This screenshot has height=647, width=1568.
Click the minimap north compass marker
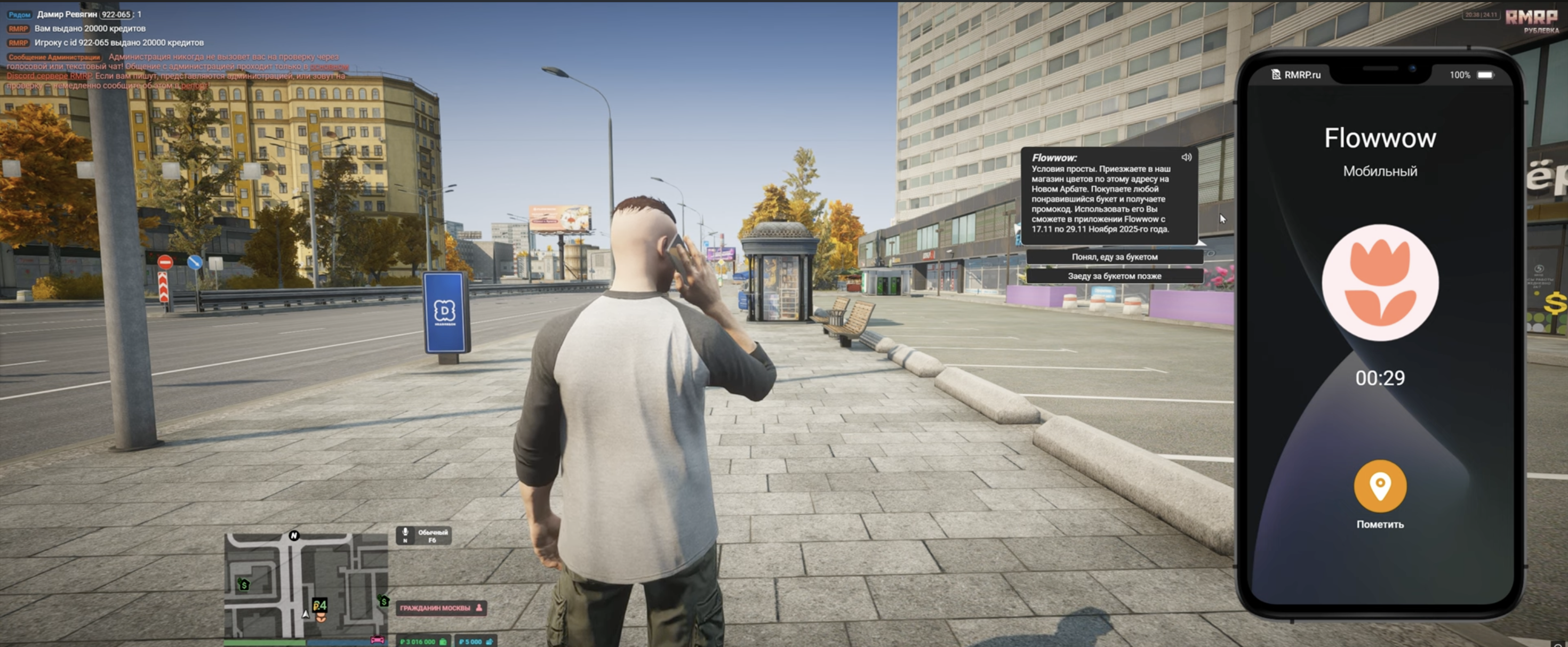pyautogui.click(x=294, y=536)
